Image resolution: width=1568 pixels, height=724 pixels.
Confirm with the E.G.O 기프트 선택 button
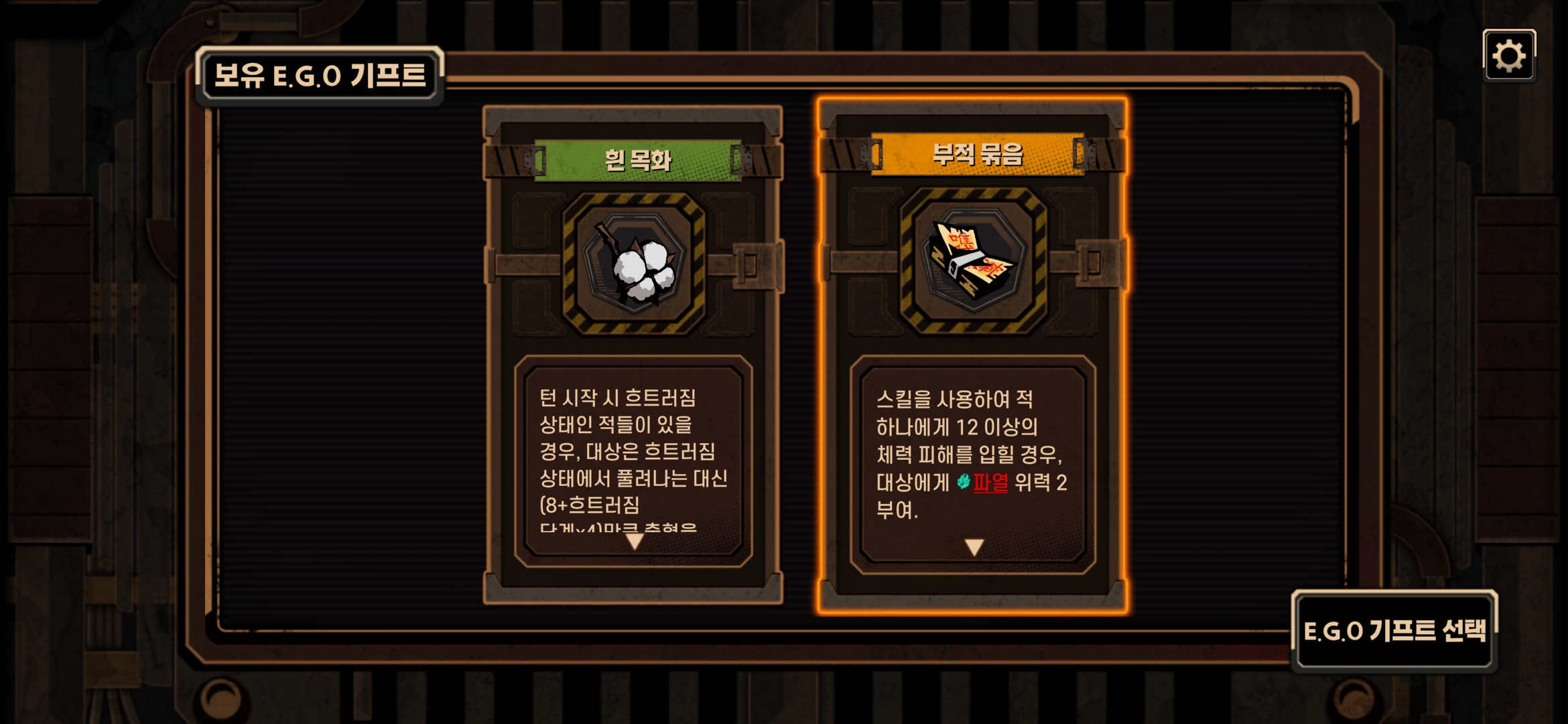[1394, 630]
